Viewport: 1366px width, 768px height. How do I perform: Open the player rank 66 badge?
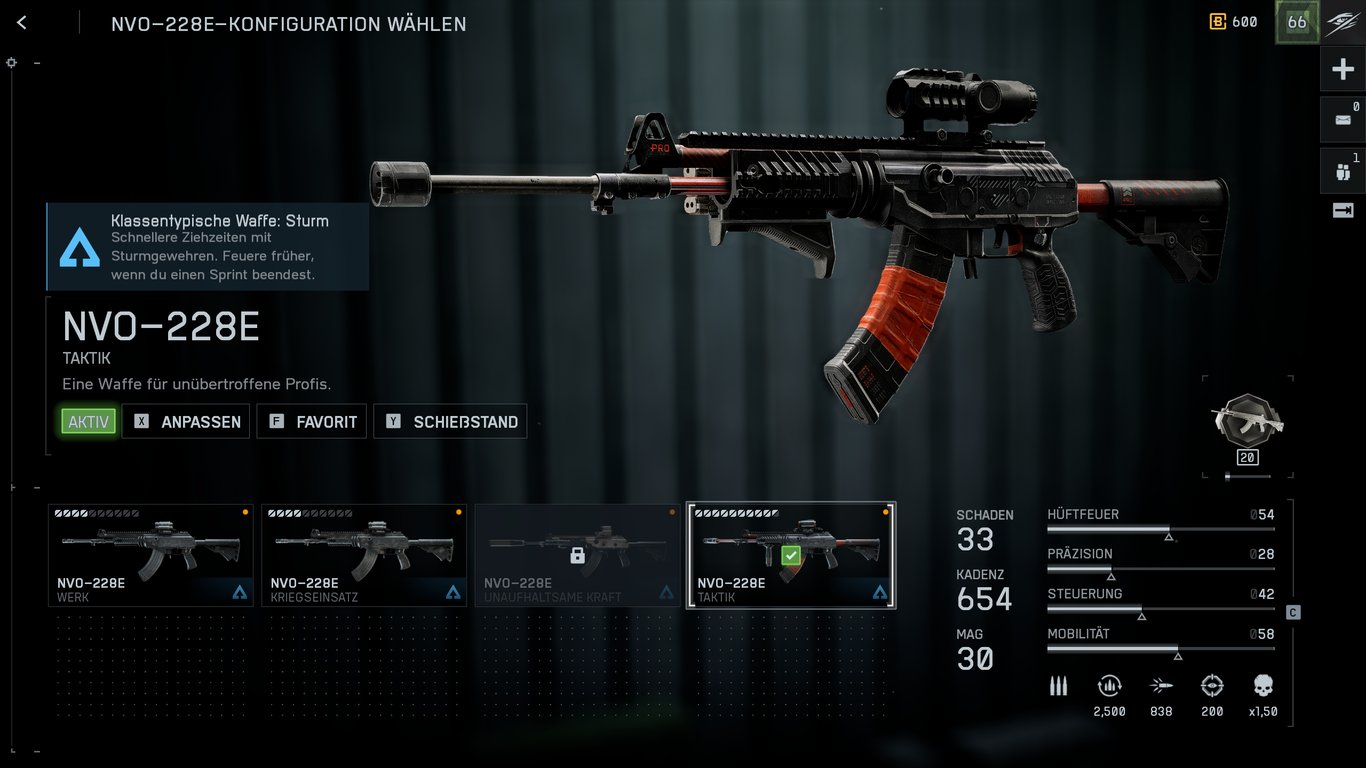coord(1297,22)
